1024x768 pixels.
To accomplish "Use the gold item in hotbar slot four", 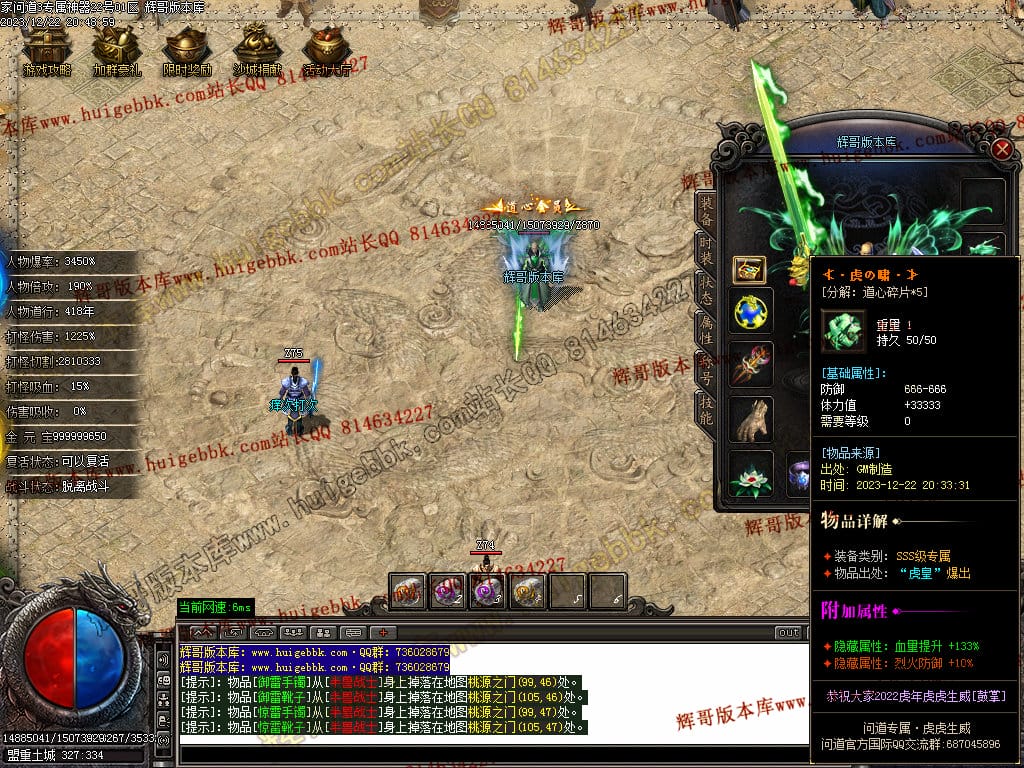I will 528,591.
